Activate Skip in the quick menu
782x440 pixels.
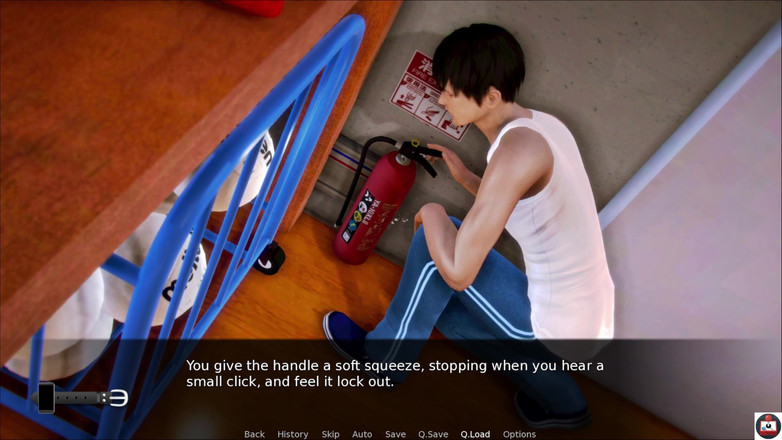pyautogui.click(x=330, y=434)
